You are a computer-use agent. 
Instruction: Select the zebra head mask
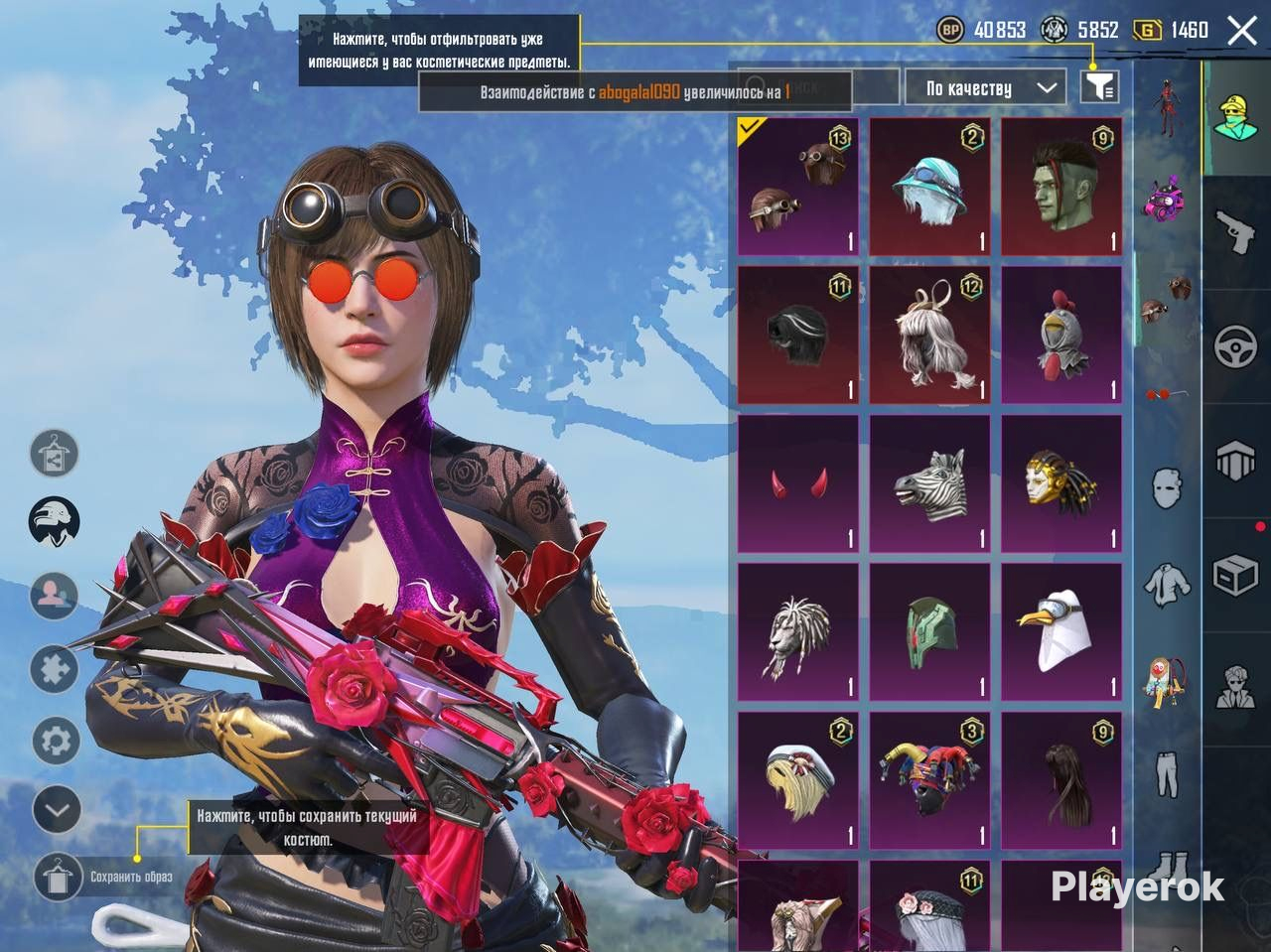click(x=929, y=484)
